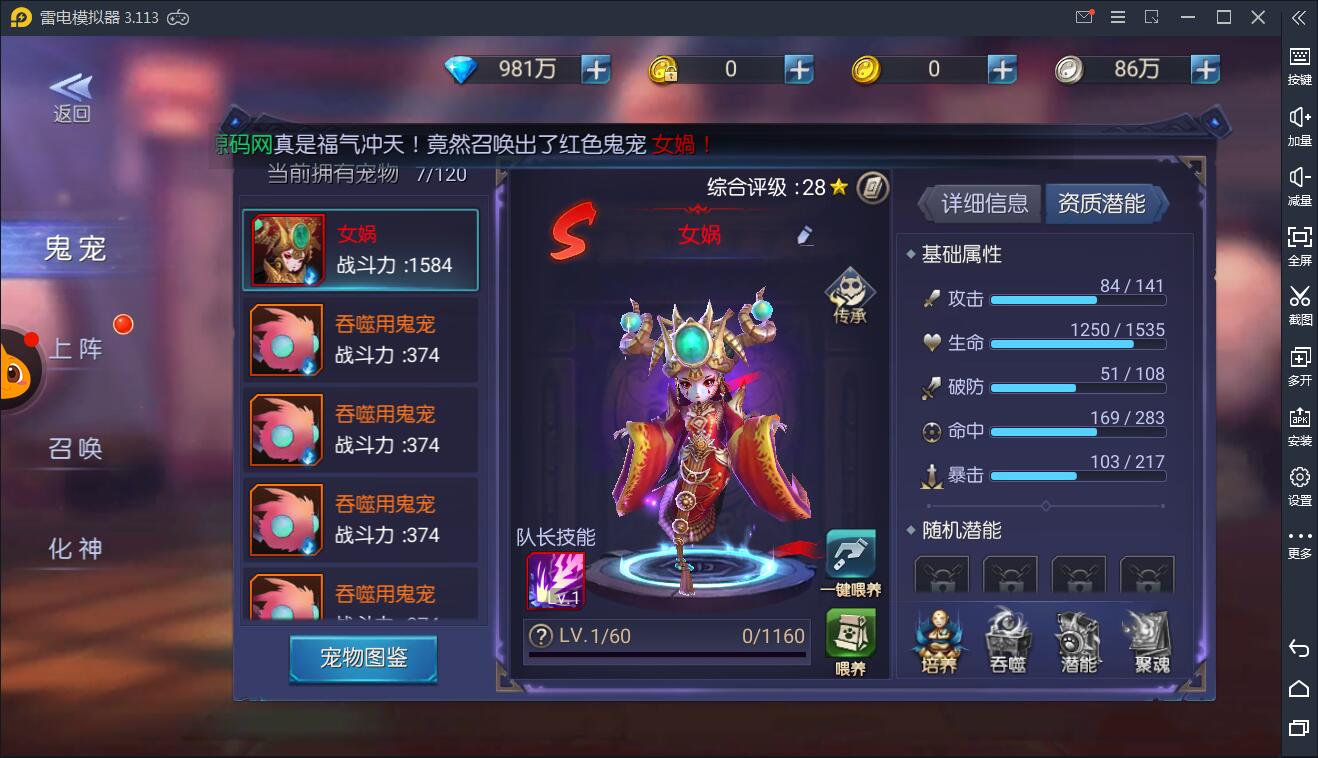The height and width of the screenshot is (758, 1318).
Task: Click the plus button beside diamonds 981万
Action: point(594,69)
